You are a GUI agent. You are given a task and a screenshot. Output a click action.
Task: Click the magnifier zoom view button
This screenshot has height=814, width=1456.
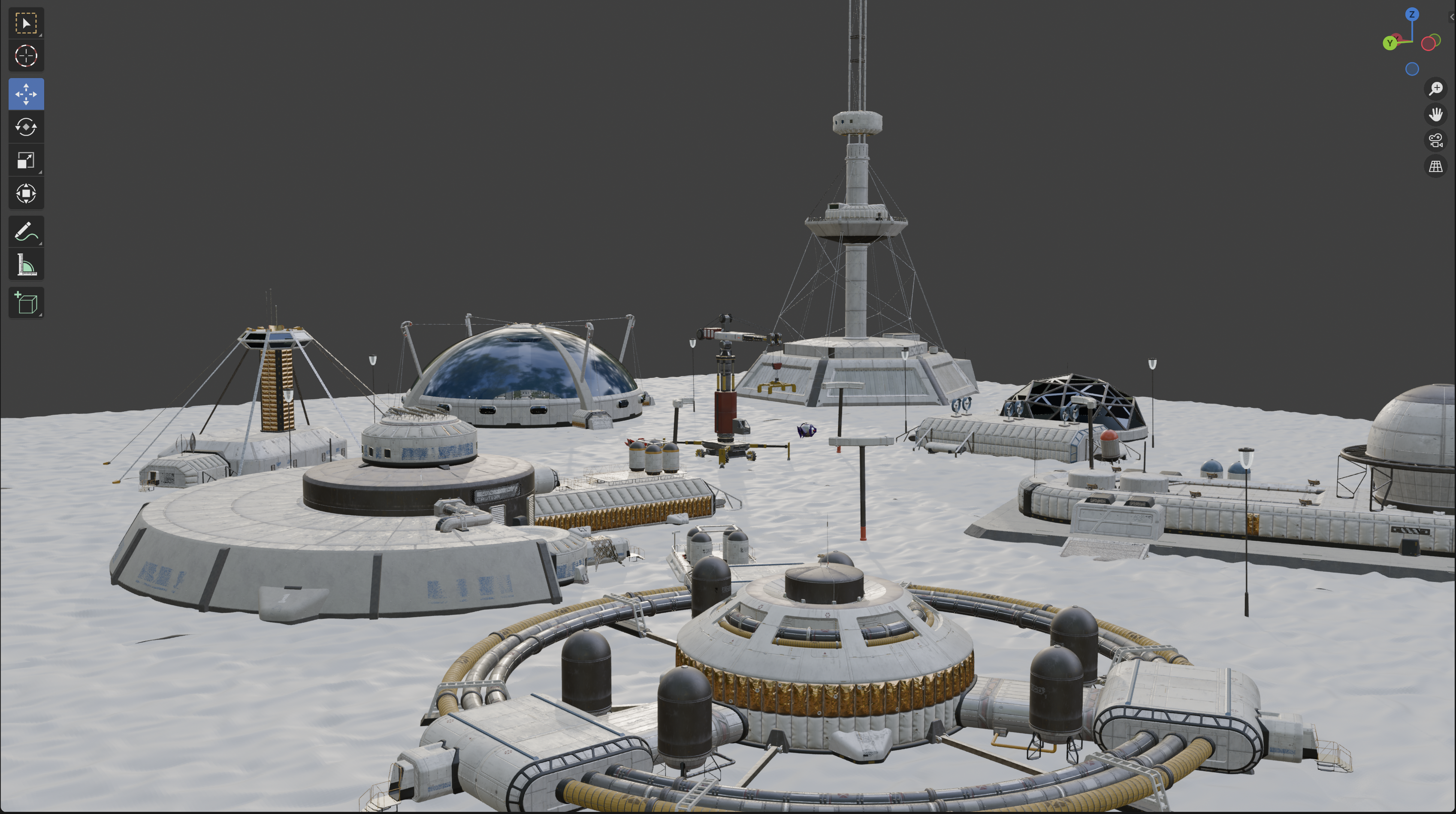coord(1436,89)
